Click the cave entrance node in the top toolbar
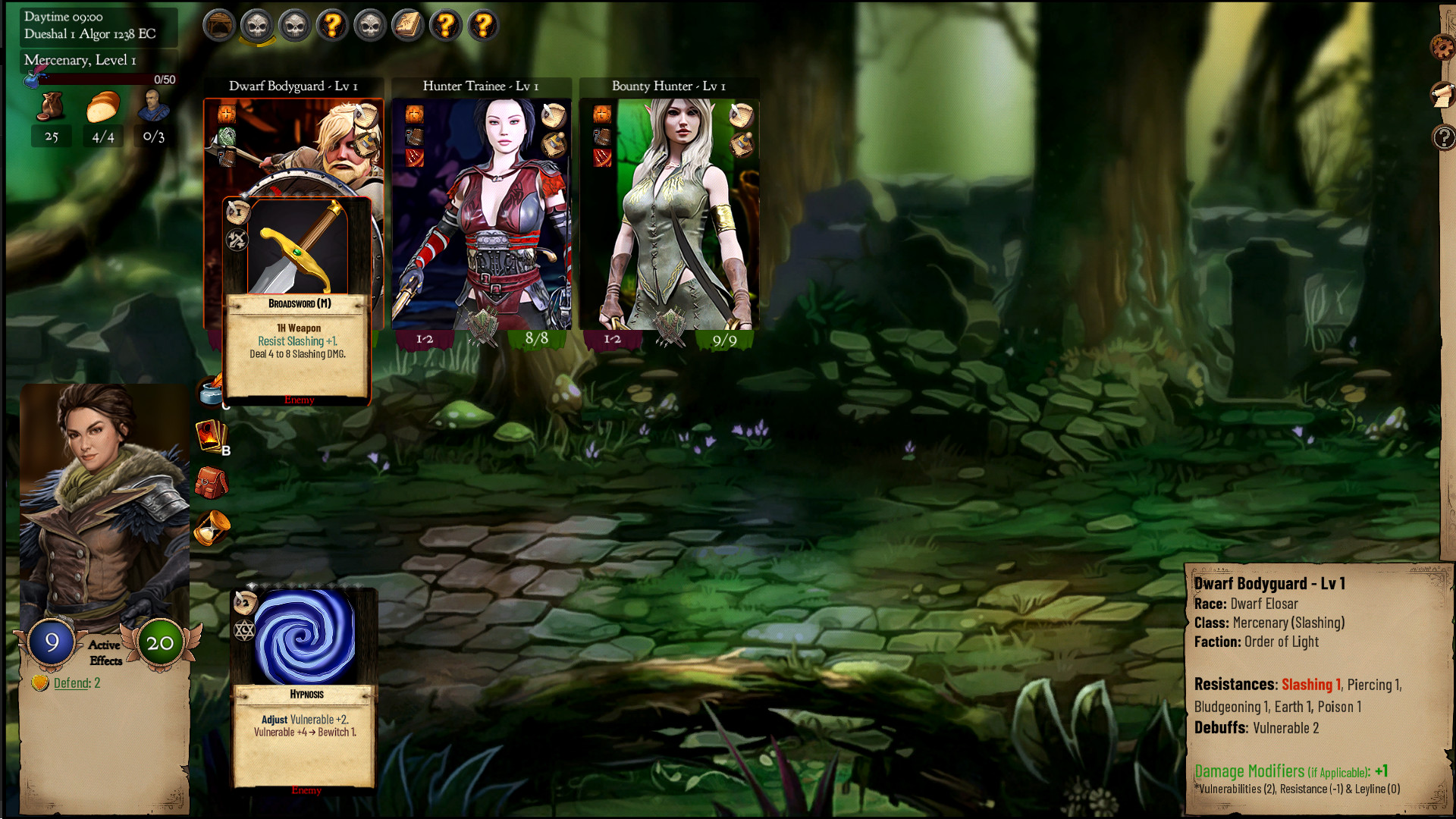The width and height of the screenshot is (1456, 819). 219,24
